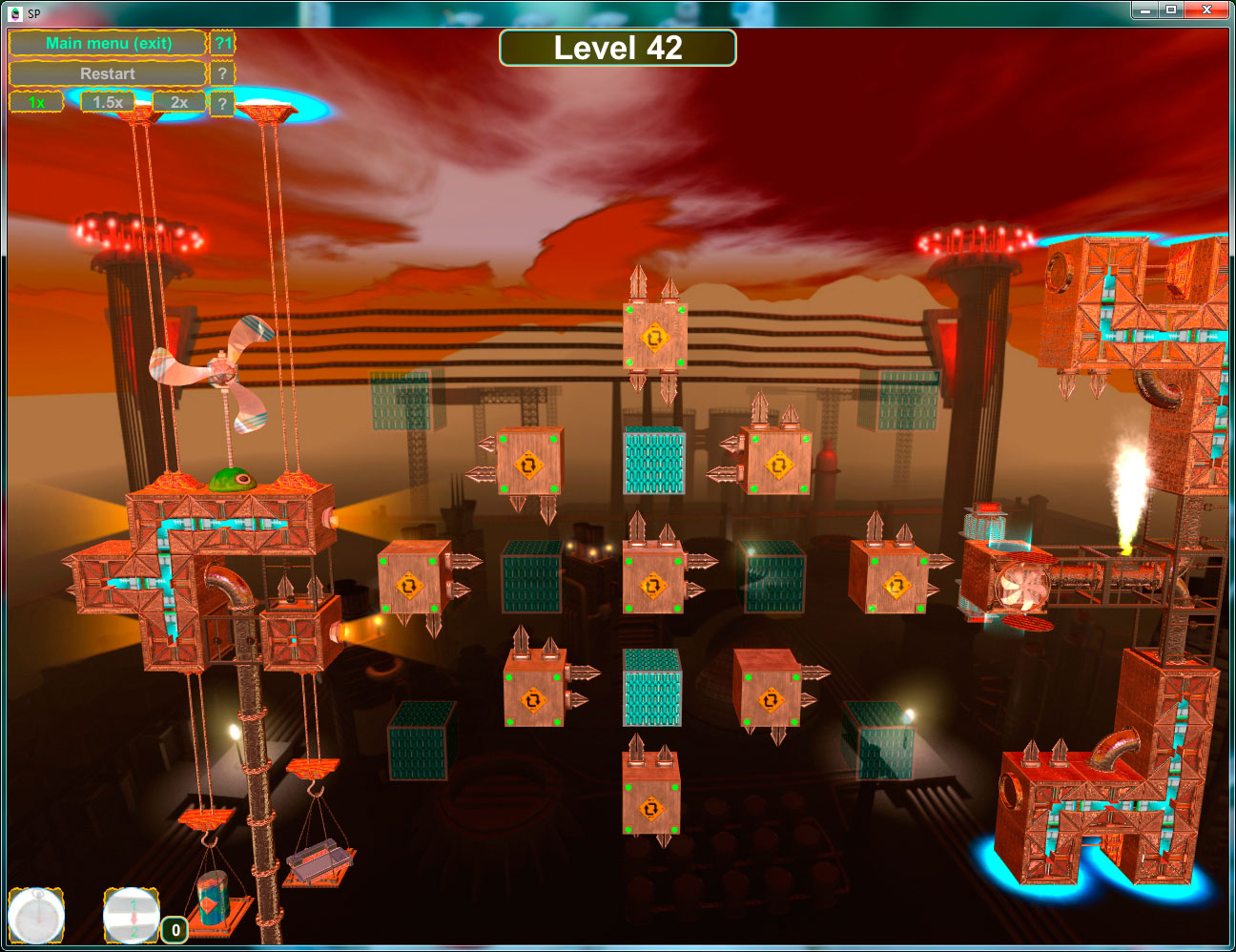Show the help hint next to Restart
This screenshot has width=1236, height=952.
[x=222, y=73]
